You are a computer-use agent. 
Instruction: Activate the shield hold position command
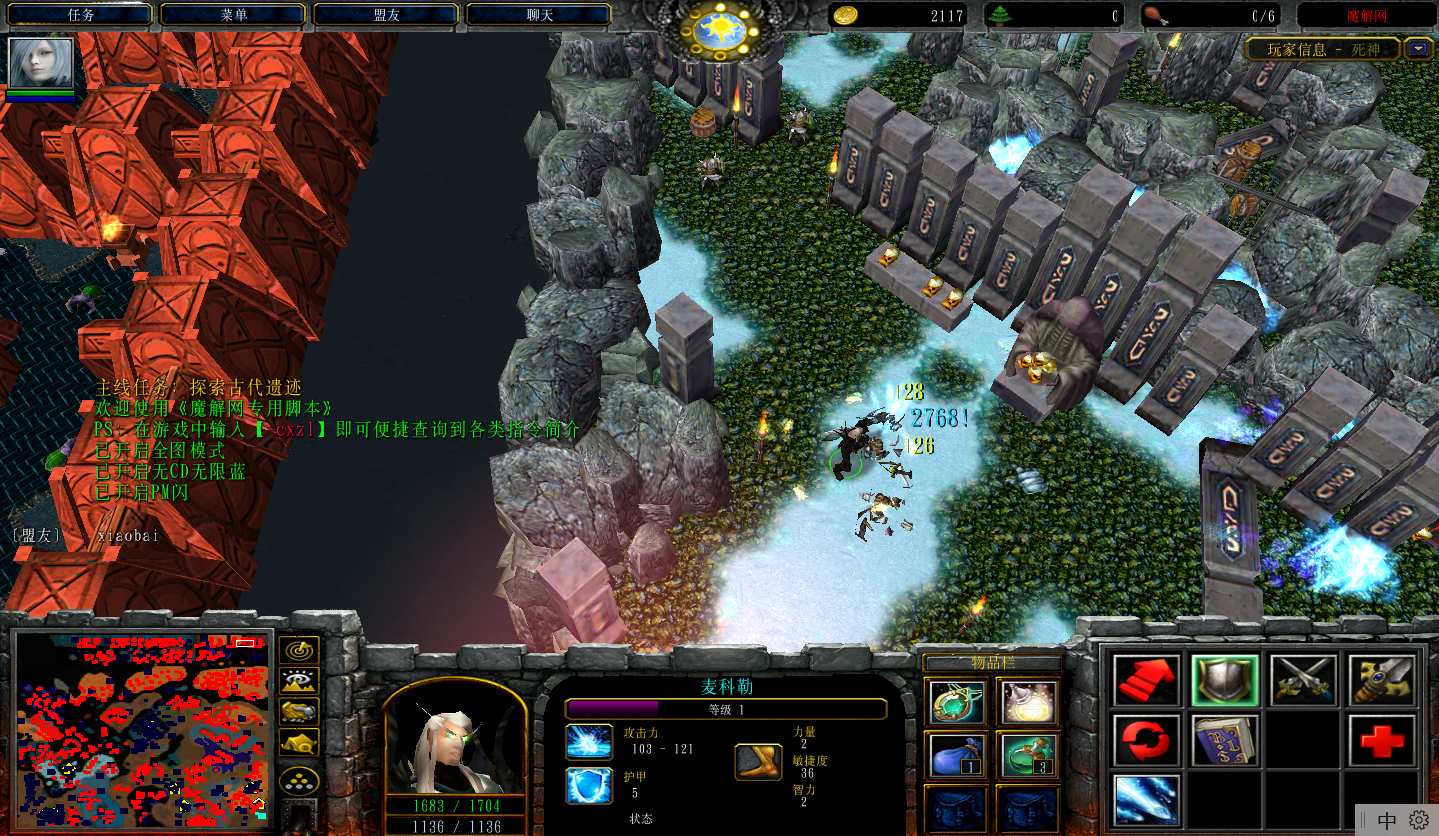[1225, 680]
